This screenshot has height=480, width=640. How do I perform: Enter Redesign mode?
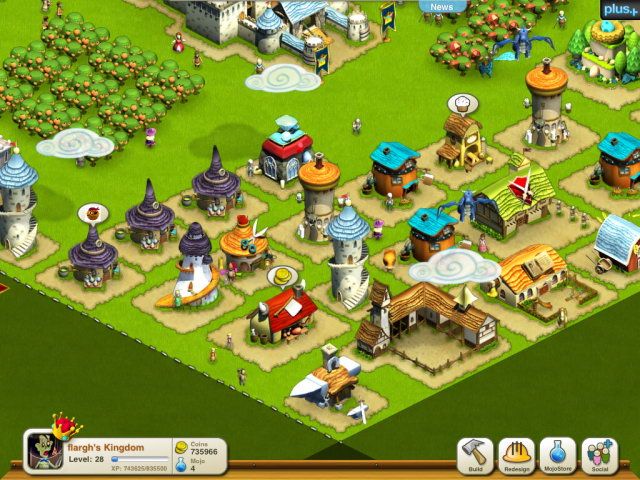click(516, 455)
